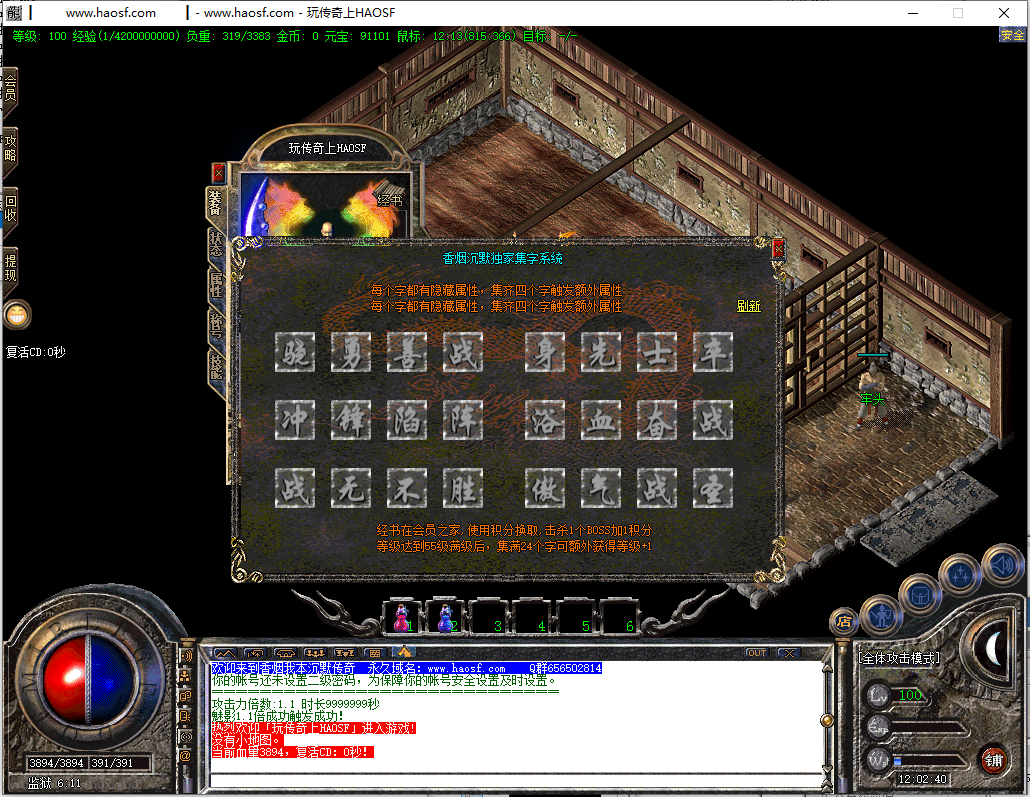Switch to the 装备 equipment tab

click(215, 204)
